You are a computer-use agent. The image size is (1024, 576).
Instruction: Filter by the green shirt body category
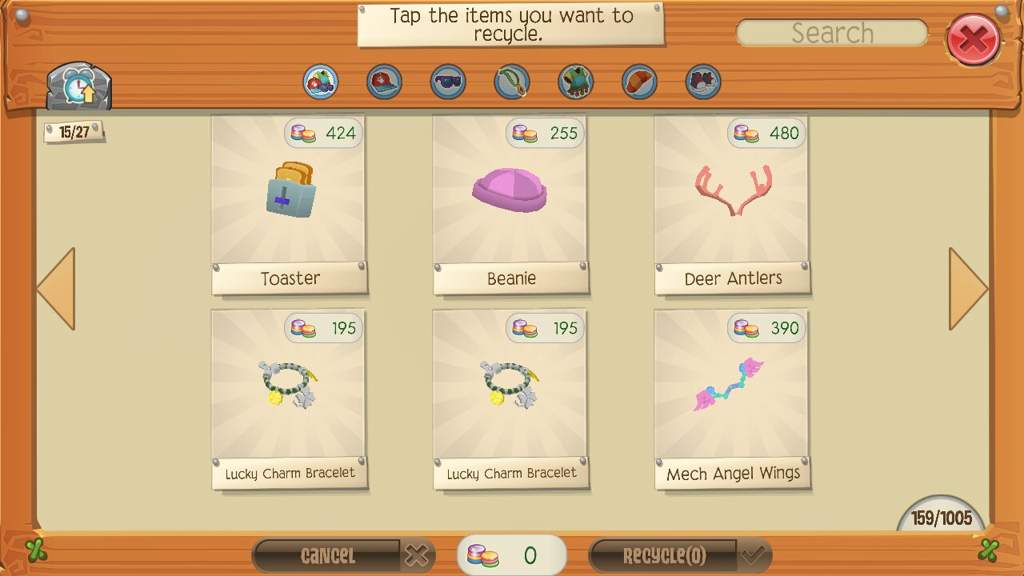[x=576, y=82]
